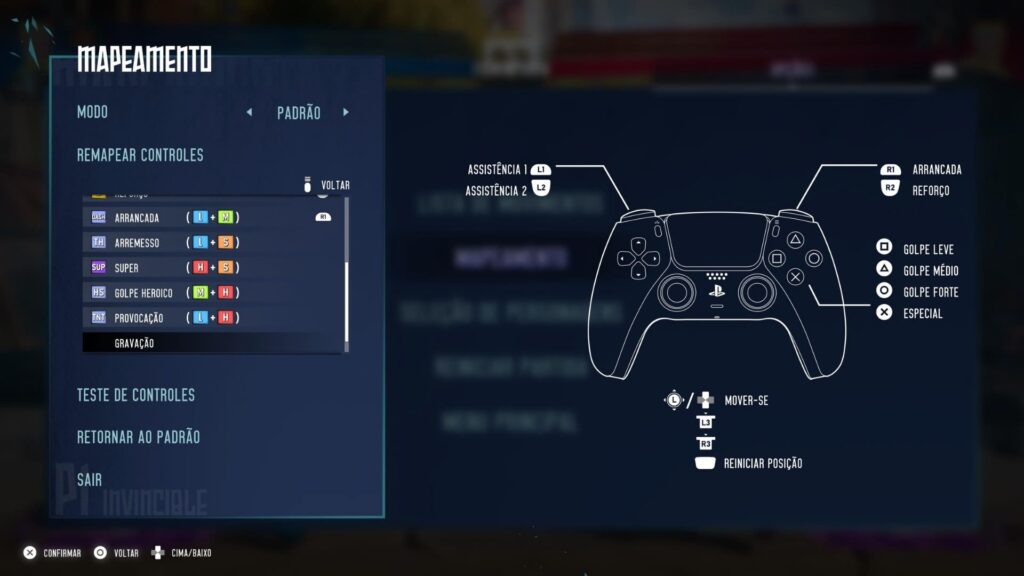Select the Modo setting row
The image size is (1024, 576).
tap(92, 112)
